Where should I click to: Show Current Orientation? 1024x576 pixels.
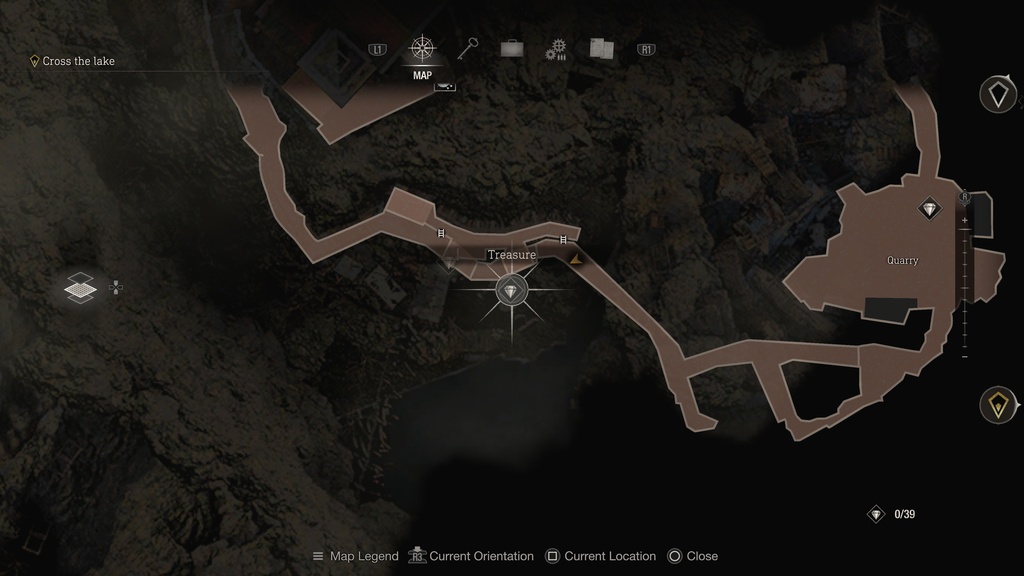click(470, 556)
